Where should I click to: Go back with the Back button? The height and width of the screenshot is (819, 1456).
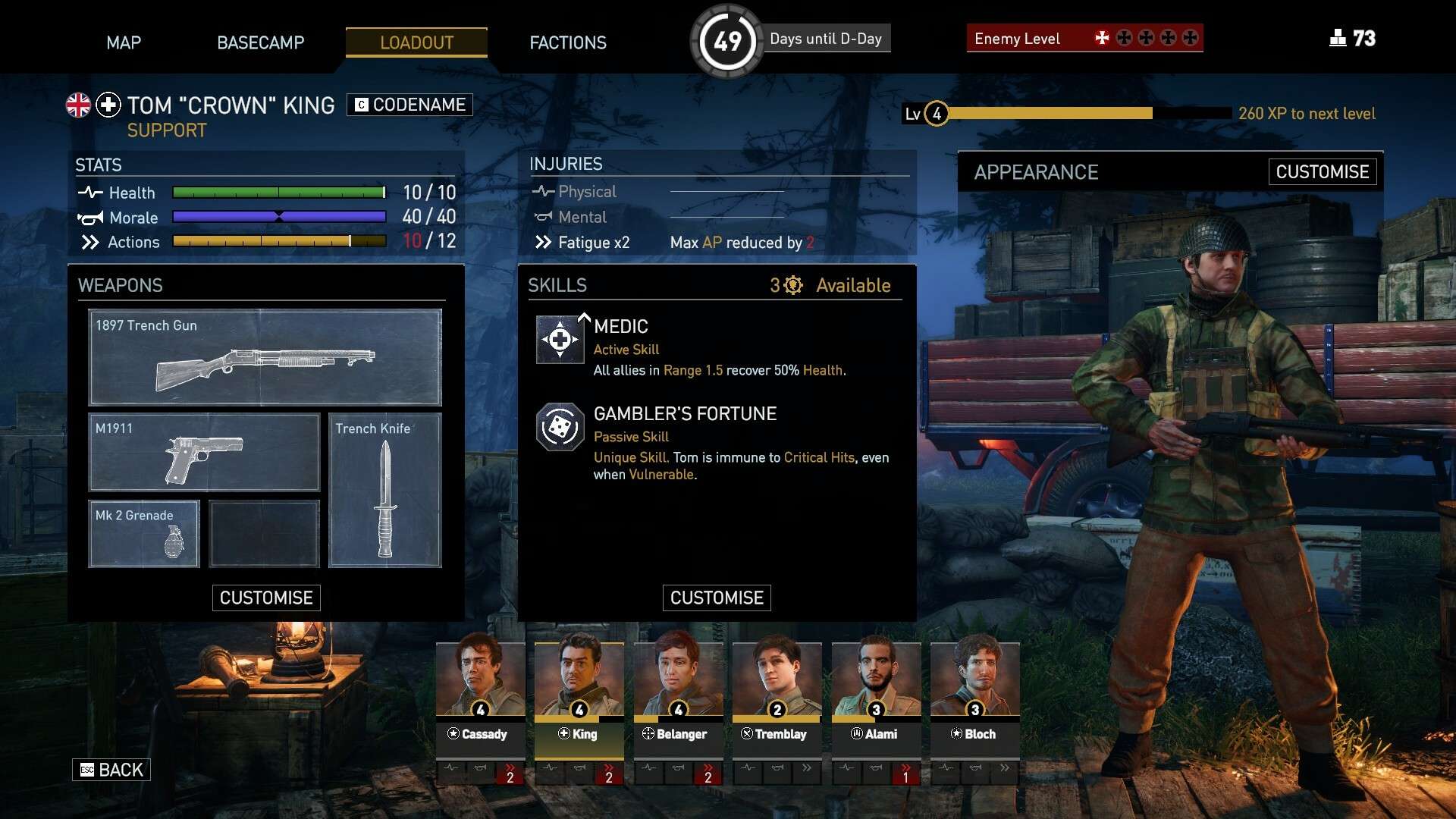coord(111,770)
